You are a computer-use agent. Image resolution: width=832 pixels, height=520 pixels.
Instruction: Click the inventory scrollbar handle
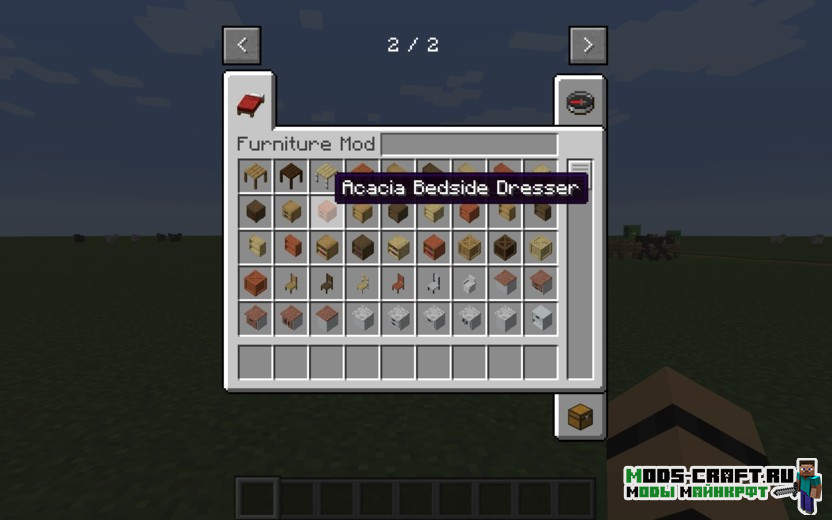580,175
